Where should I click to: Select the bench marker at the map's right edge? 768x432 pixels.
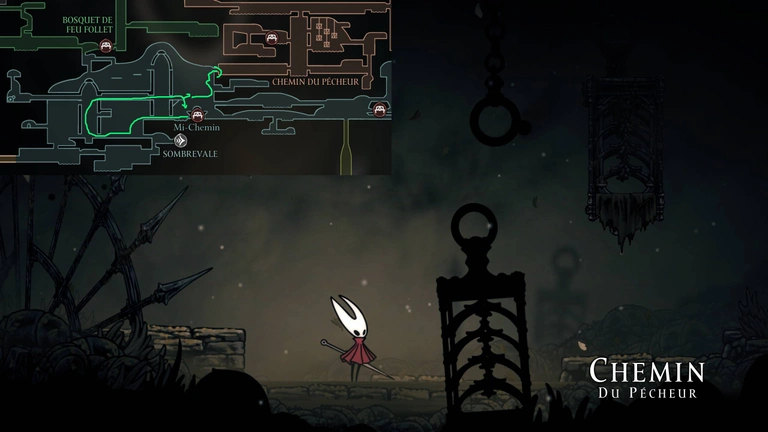tap(379, 108)
